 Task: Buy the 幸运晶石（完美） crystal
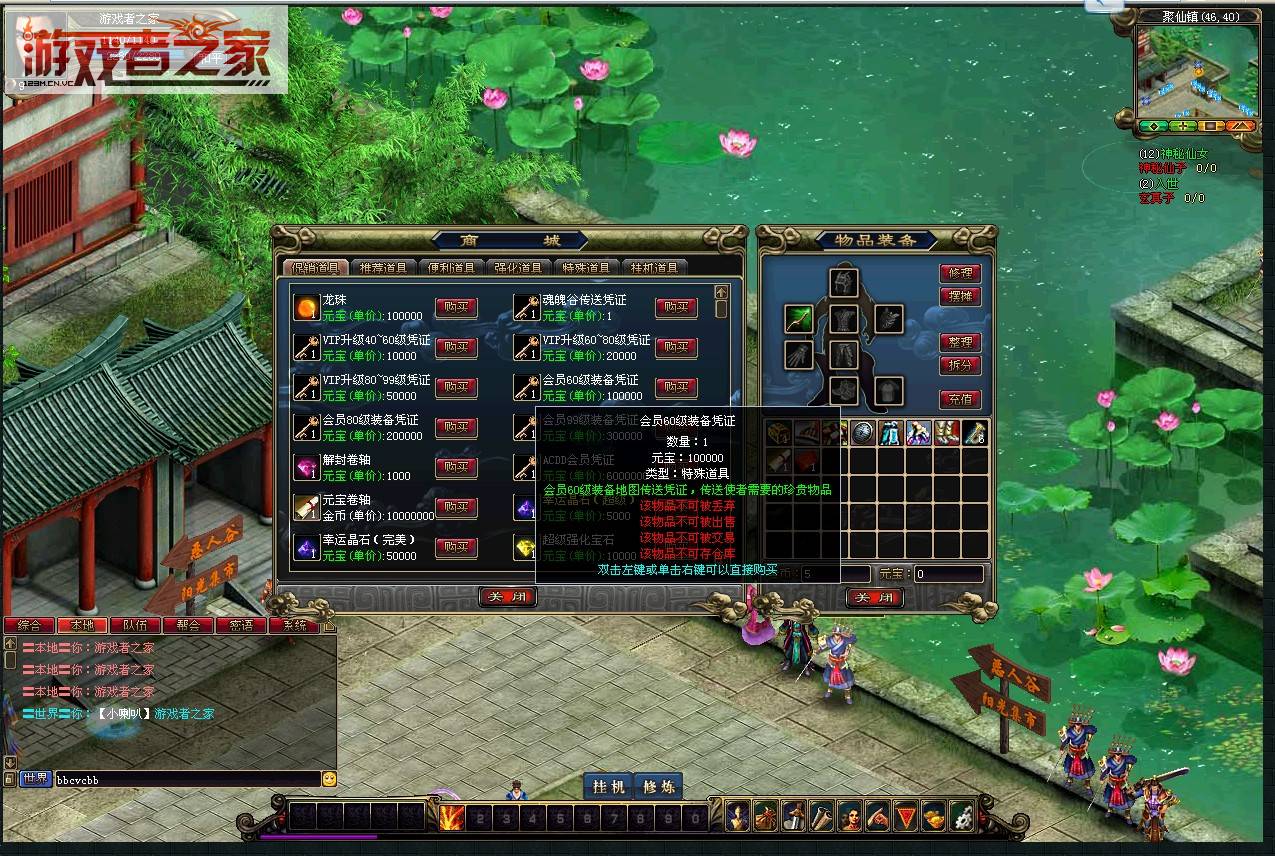(456, 547)
